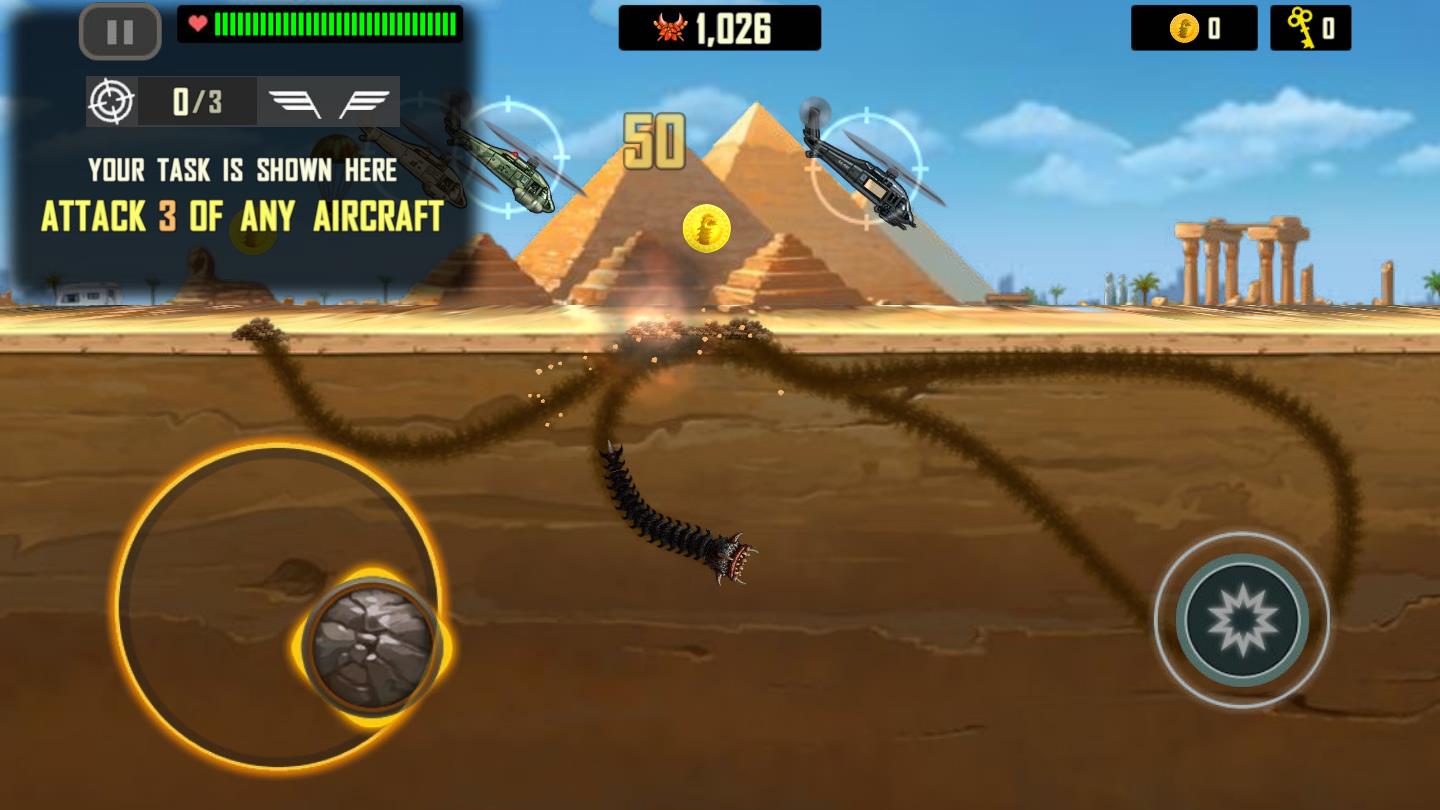Tap the demon score icon
Image resolution: width=1440 pixels, height=810 pixels.
click(672, 27)
